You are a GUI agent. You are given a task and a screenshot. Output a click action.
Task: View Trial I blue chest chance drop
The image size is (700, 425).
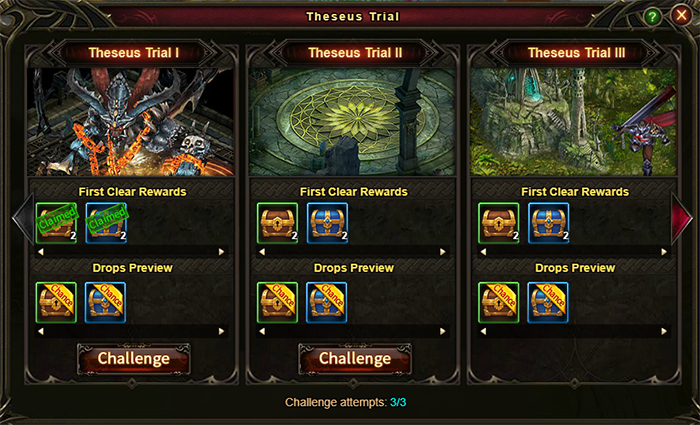pyautogui.click(x=106, y=302)
